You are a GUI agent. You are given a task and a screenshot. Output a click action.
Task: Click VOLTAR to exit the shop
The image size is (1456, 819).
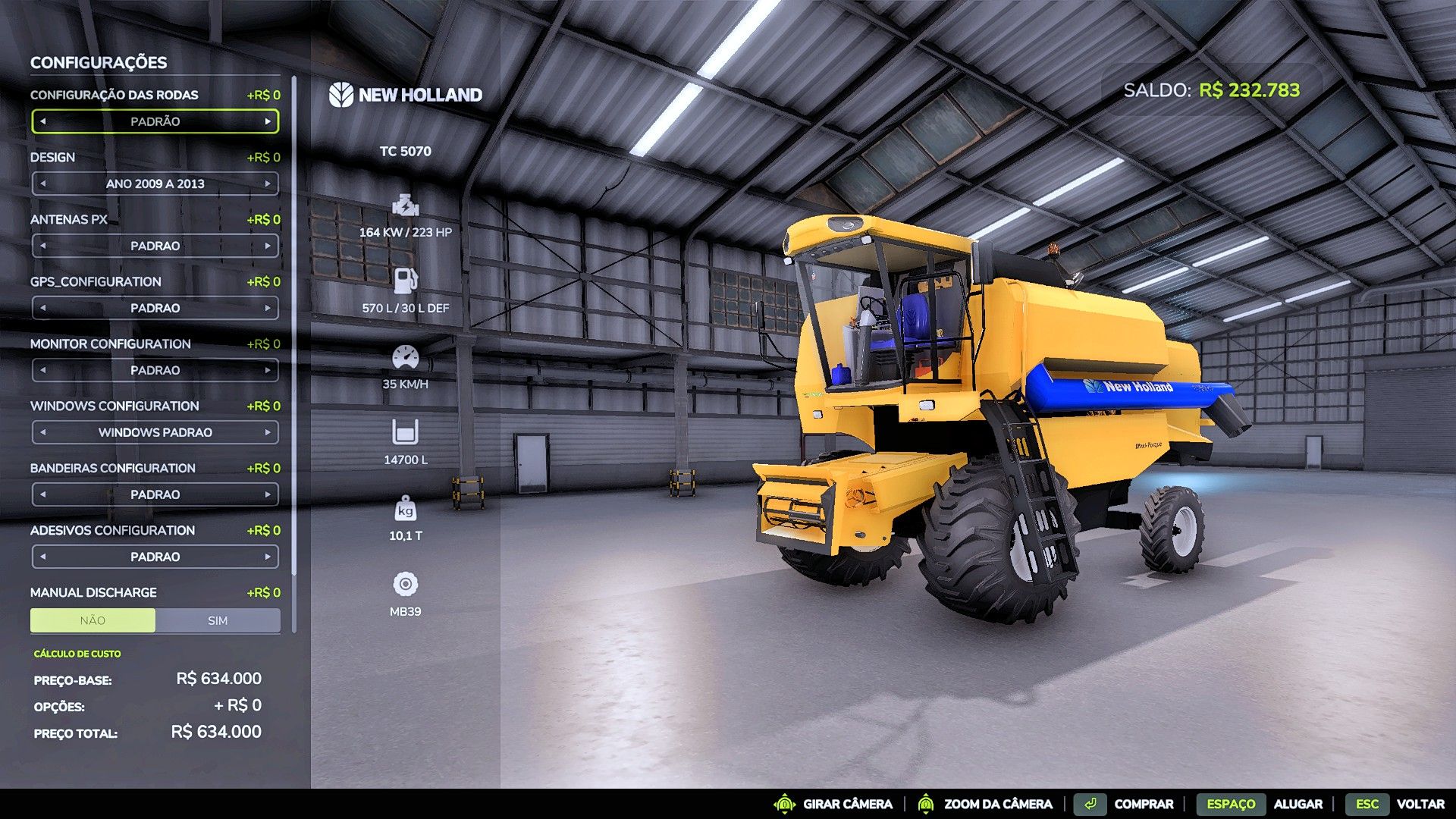pyautogui.click(x=1420, y=804)
